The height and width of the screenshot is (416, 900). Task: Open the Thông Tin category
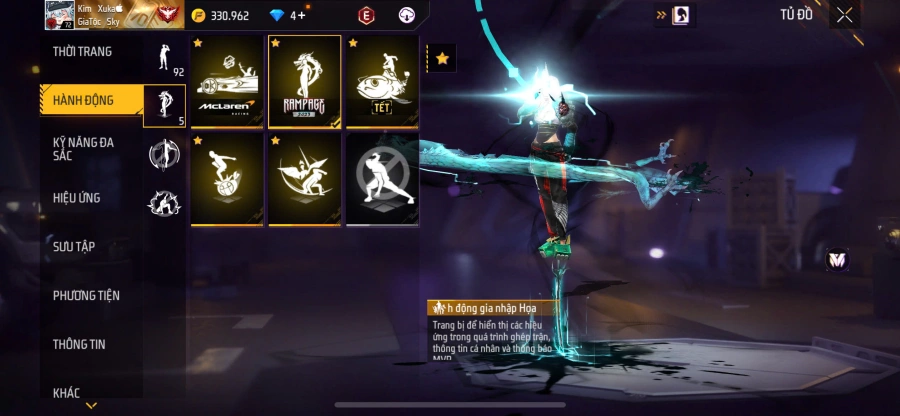[79, 344]
